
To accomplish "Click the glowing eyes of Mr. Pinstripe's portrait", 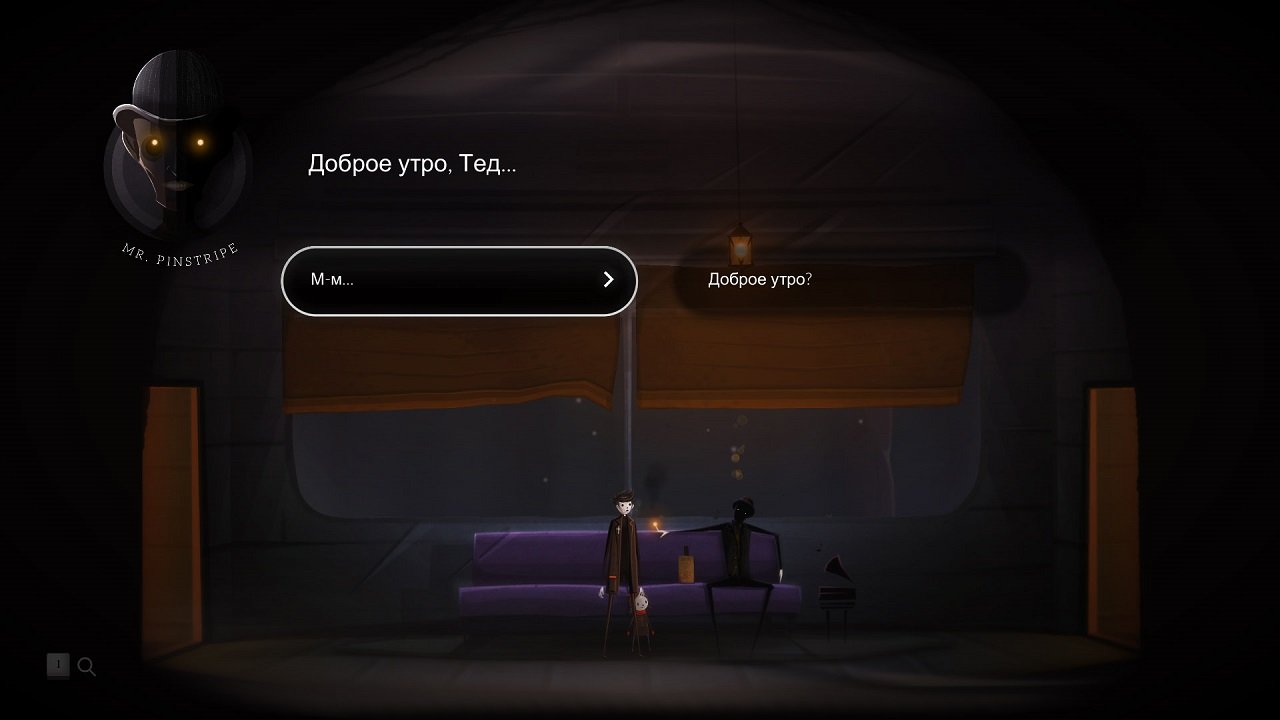I will click(x=176, y=143).
